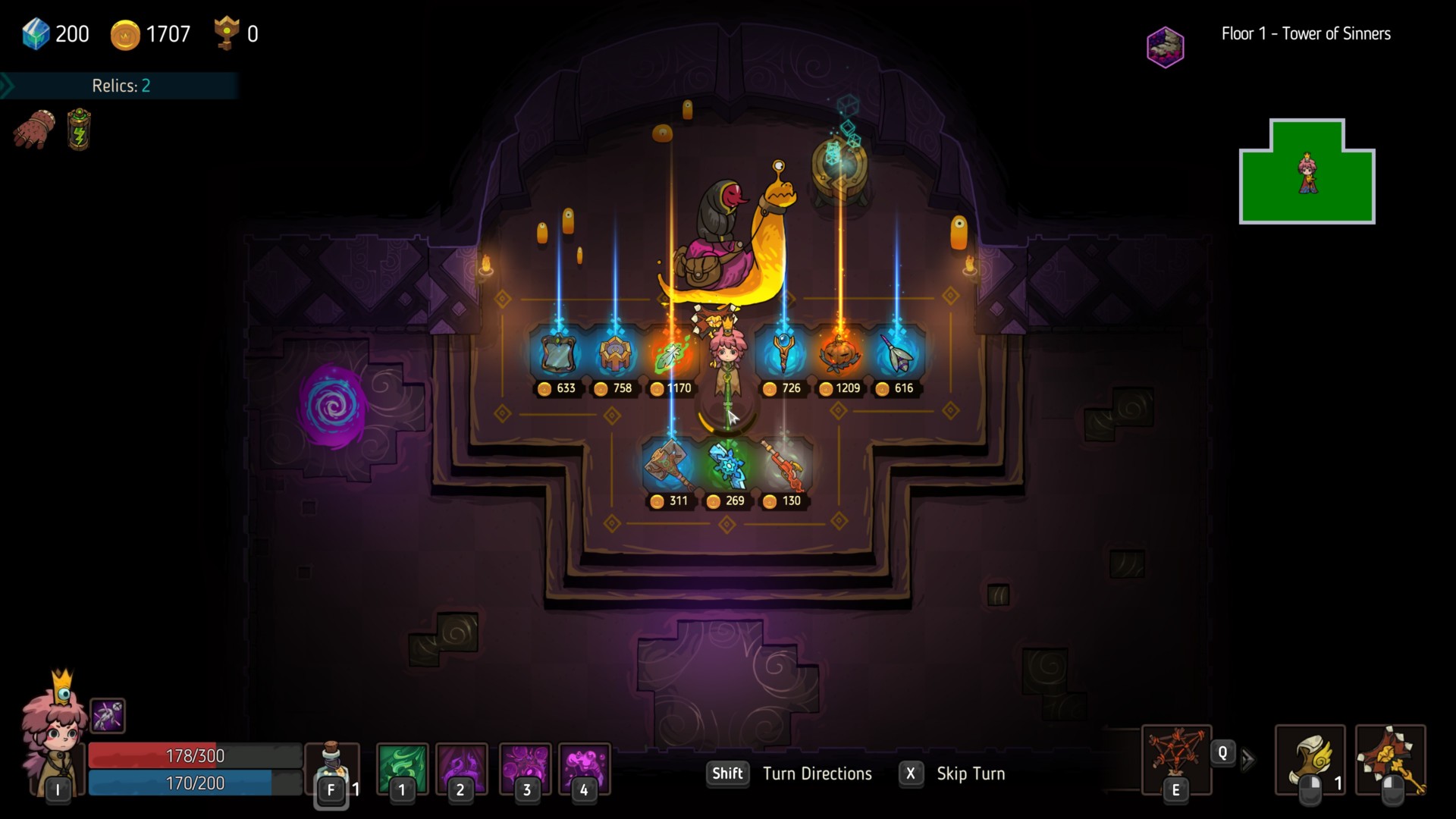Select the mirror shop item priced 633

[x=558, y=353]
